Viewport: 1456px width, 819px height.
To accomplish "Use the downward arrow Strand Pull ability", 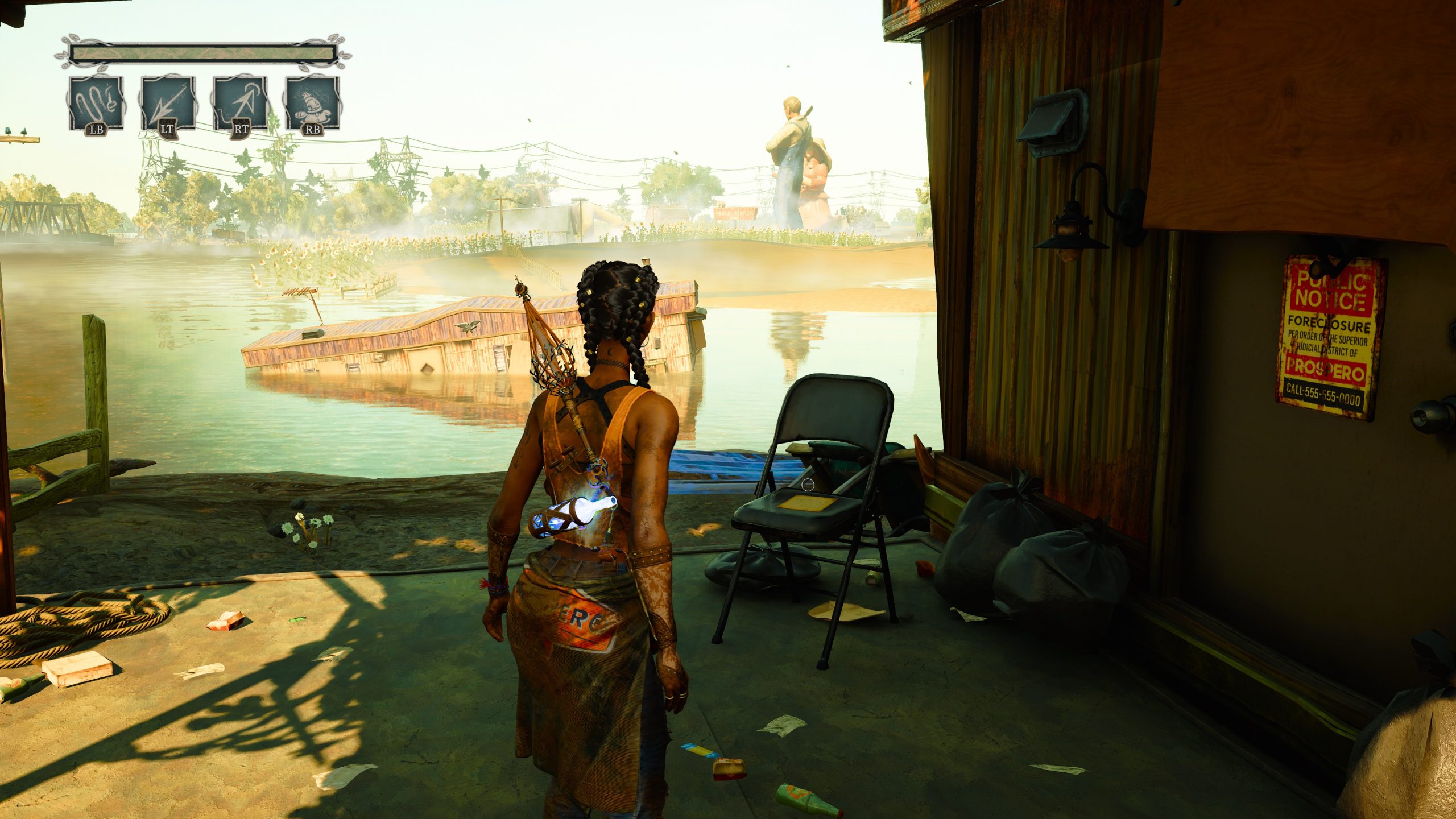I will 168,104.
